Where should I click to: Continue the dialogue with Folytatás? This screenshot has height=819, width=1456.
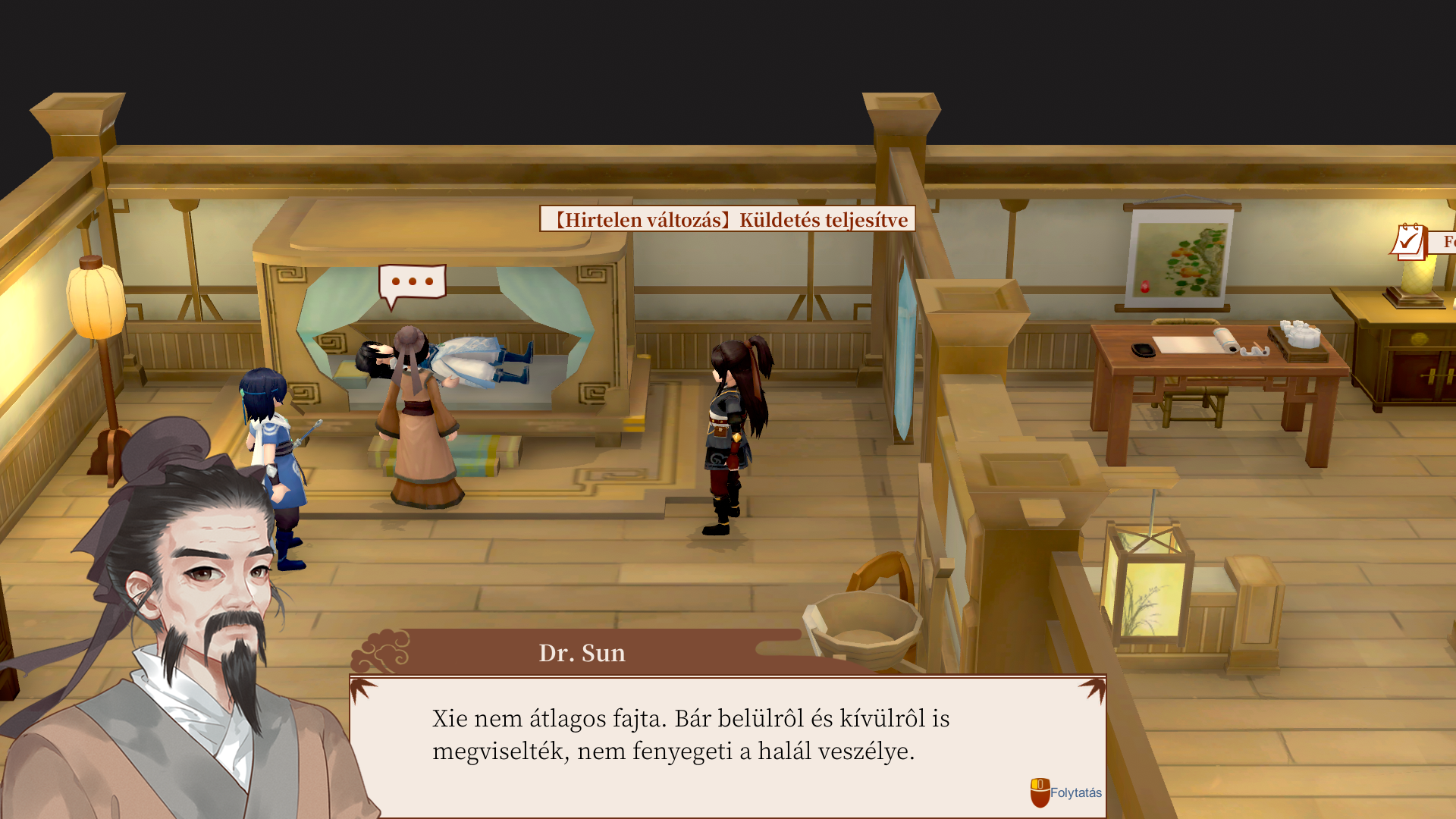1066,792
